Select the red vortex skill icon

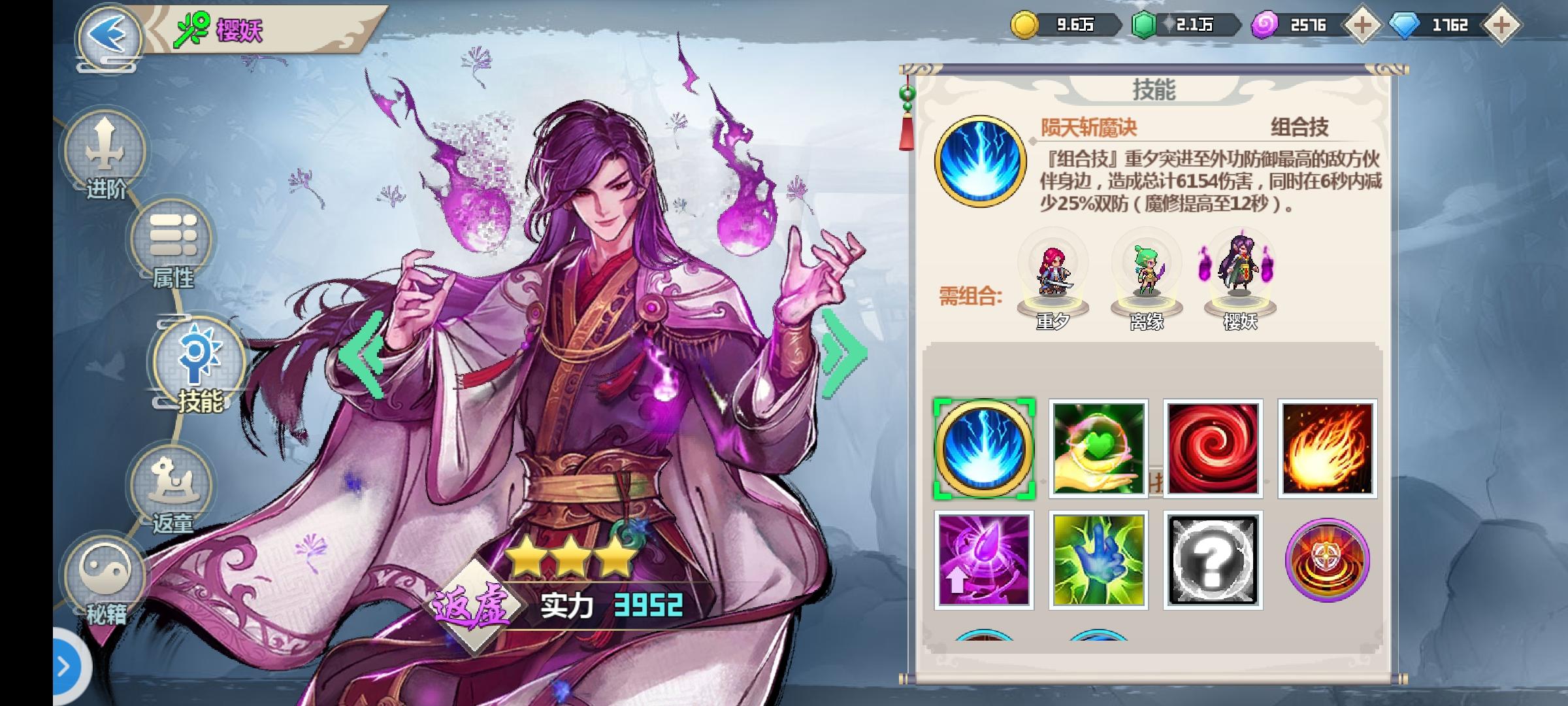[1213, 448]
